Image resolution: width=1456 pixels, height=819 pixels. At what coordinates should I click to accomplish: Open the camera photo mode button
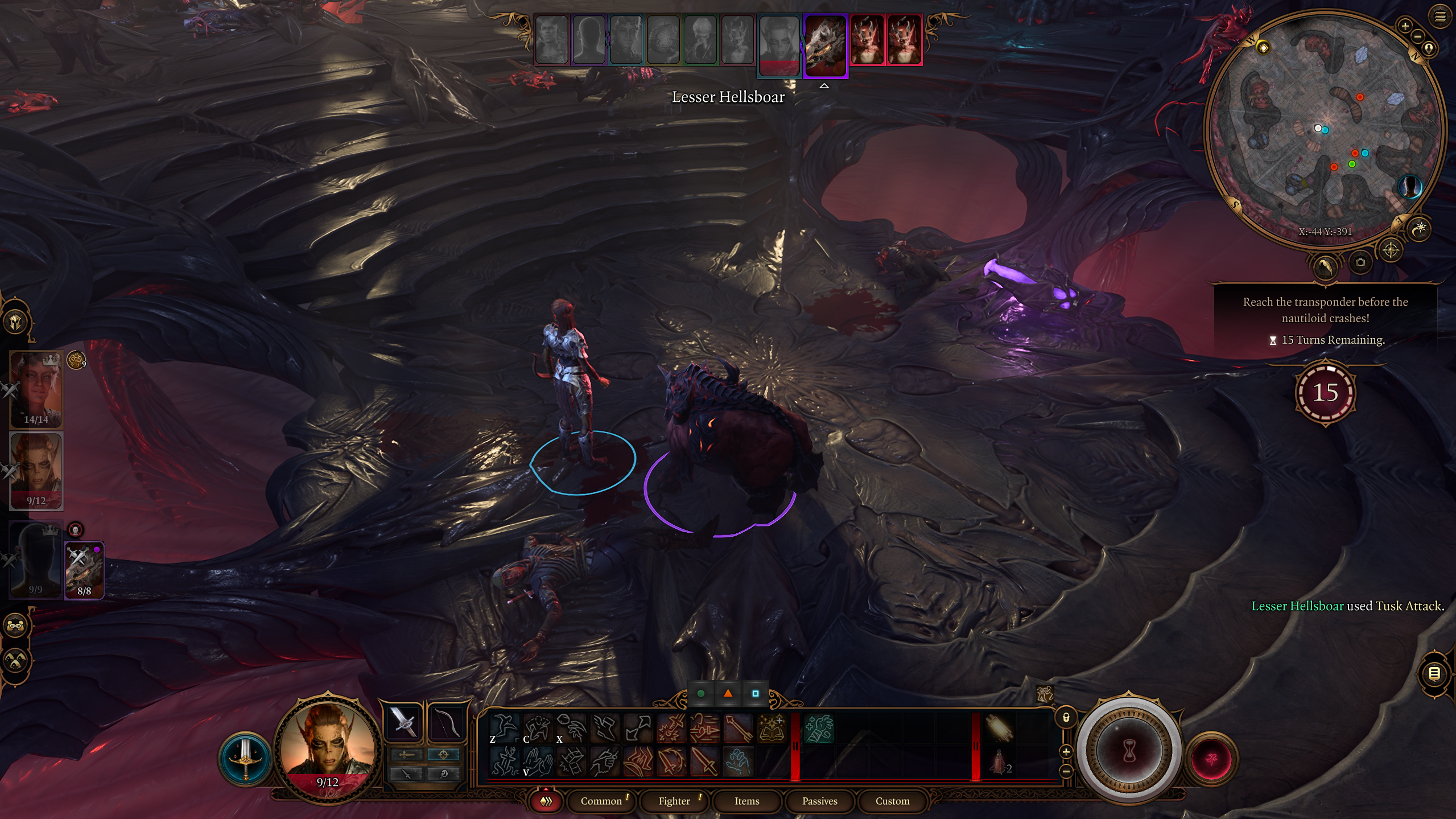[1360, 262]
